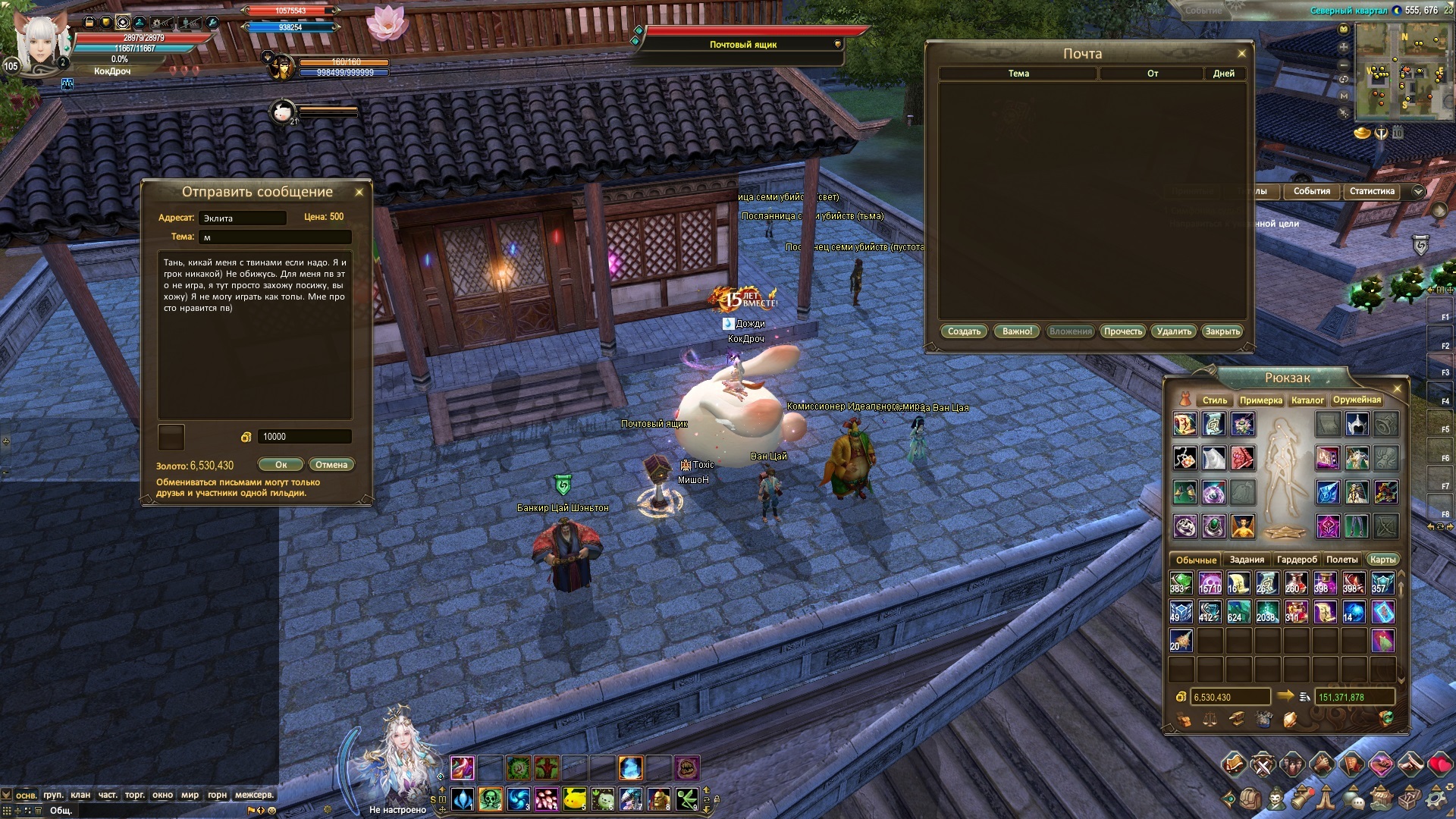
Task: Close the Почта window with X
Action: pyautogui.click(x=1241, y=54)
